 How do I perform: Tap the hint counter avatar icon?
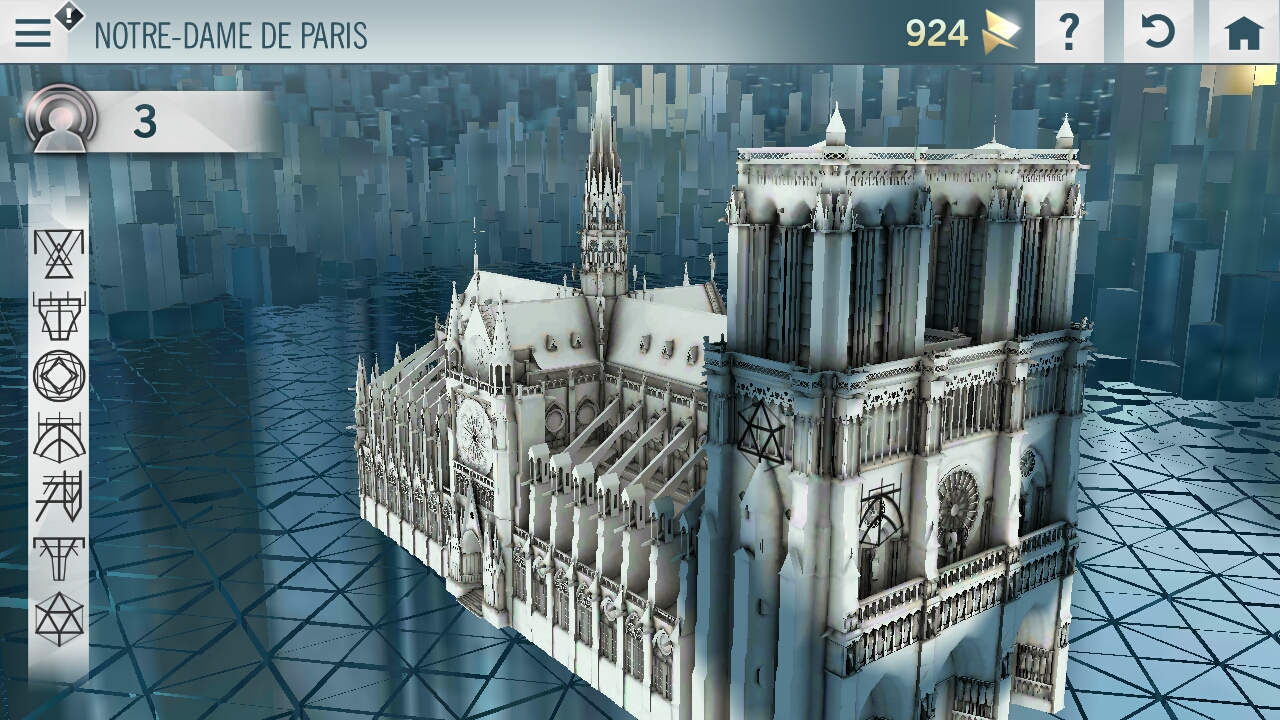62,120
